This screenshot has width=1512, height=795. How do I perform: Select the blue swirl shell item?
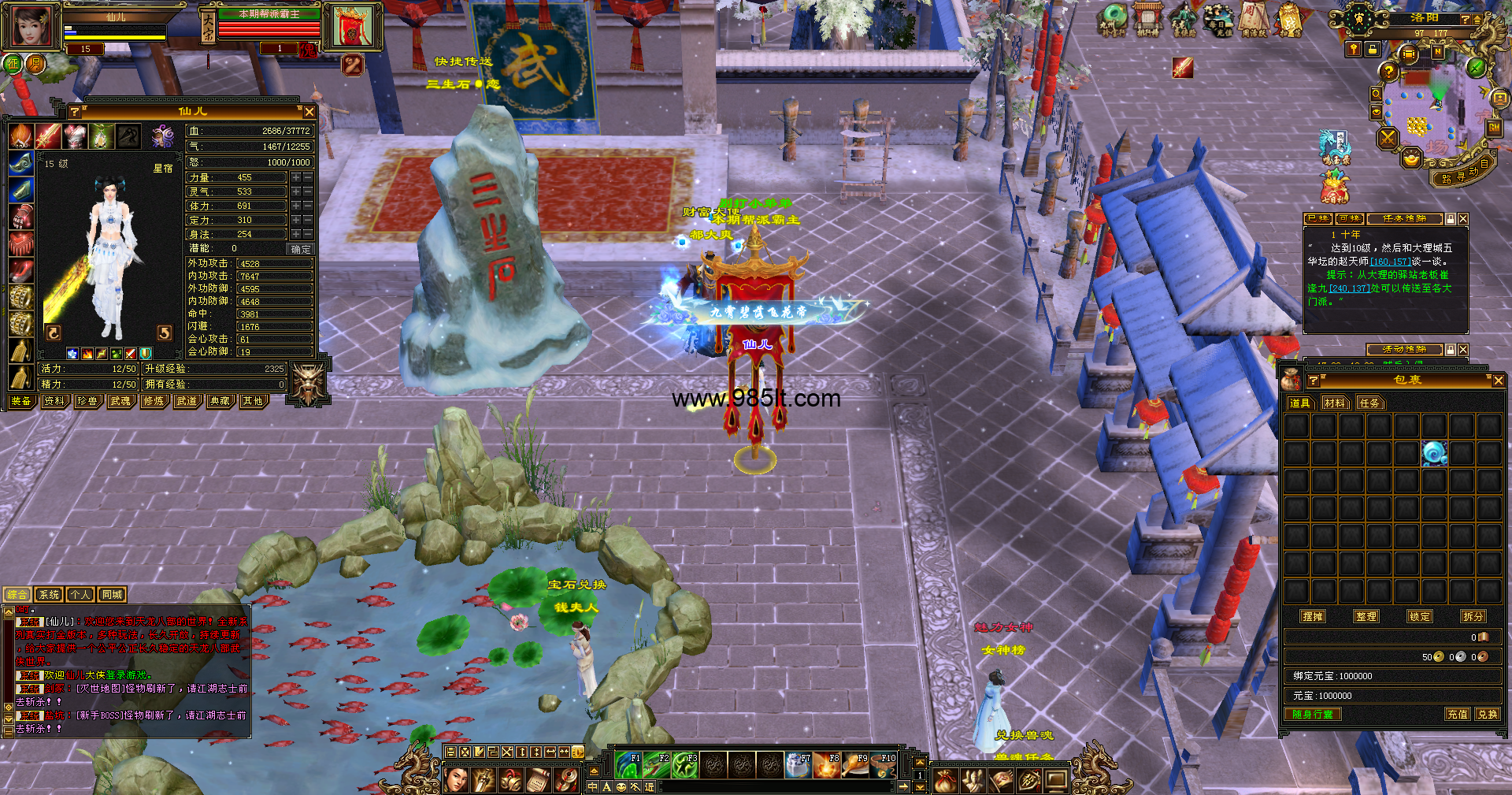(1433, 453)
